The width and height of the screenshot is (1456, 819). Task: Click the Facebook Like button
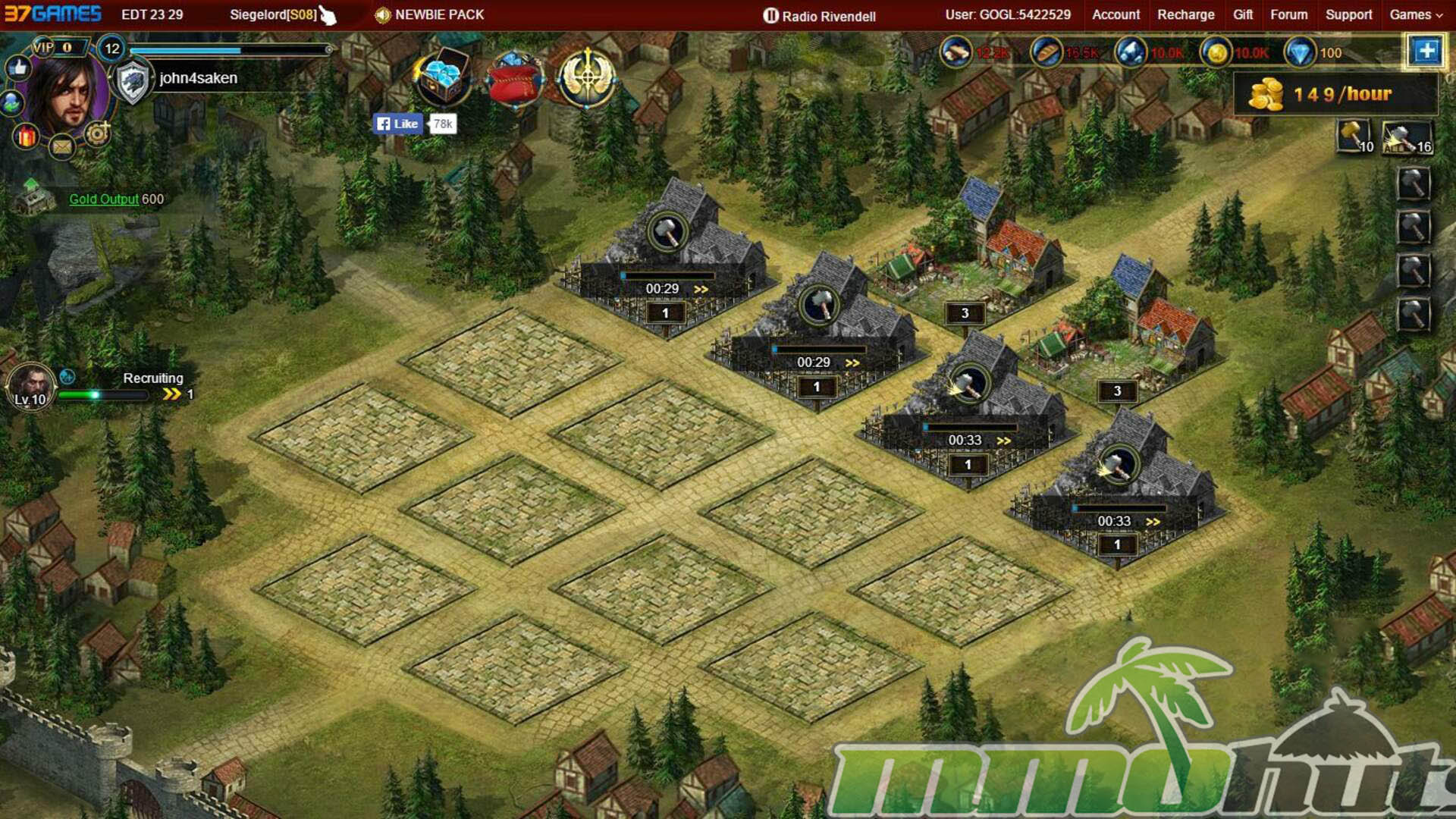(x=398, y=124)
